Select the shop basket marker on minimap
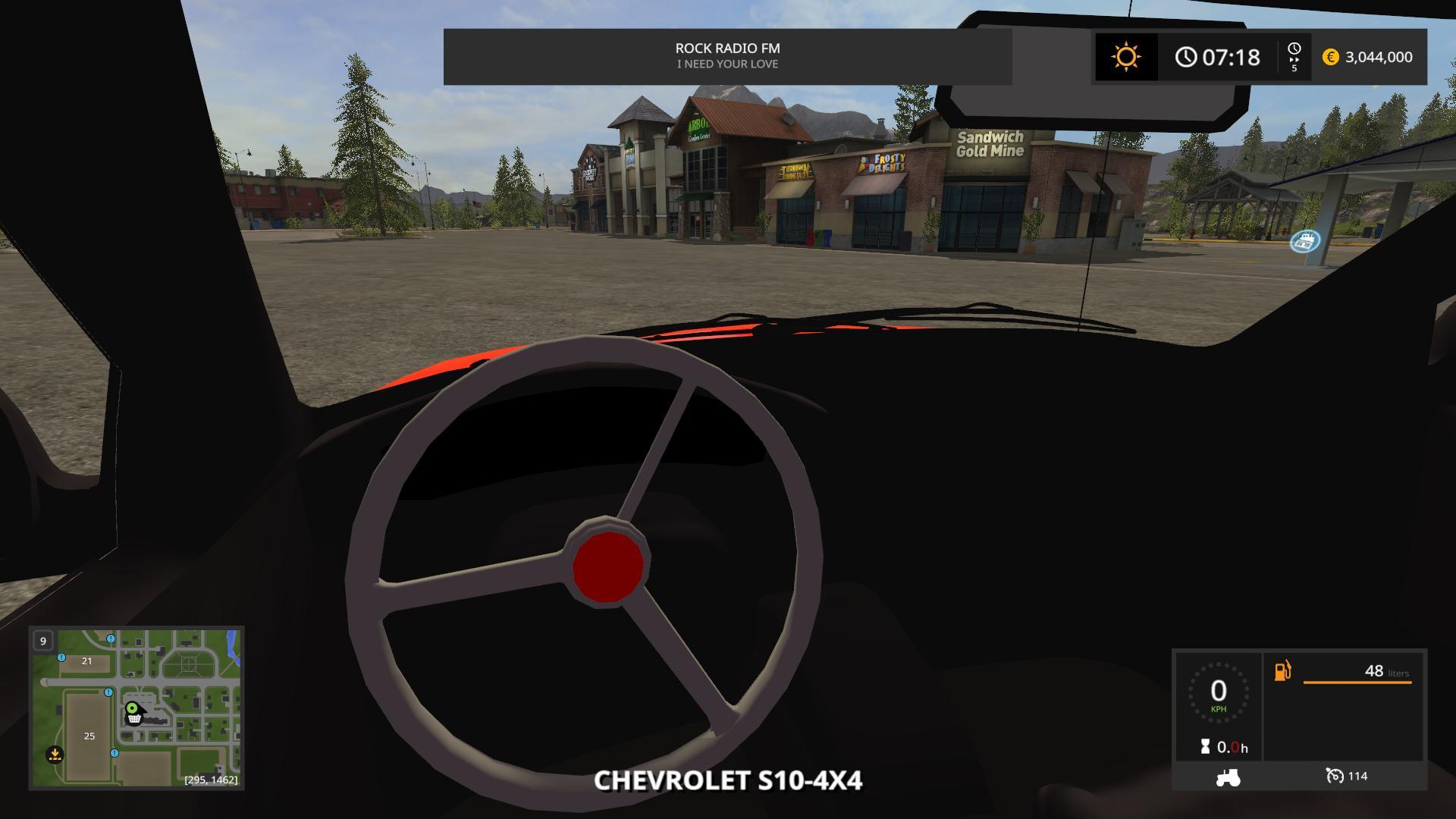 [134, 719]
